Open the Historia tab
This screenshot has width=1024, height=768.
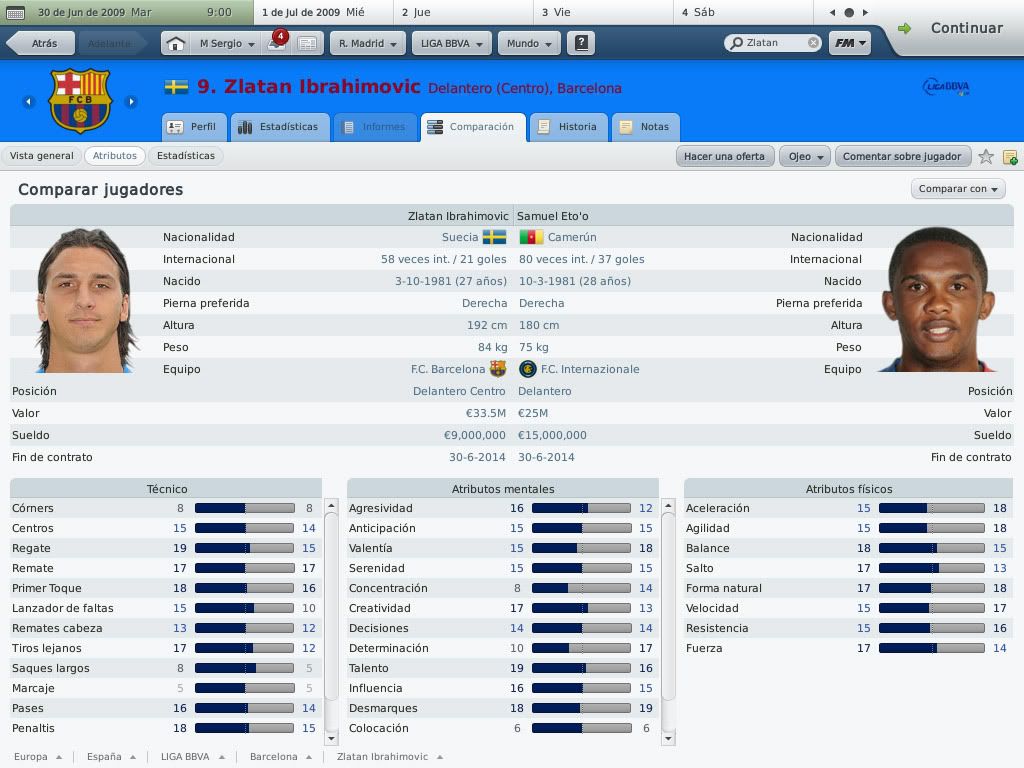(568, 127)
